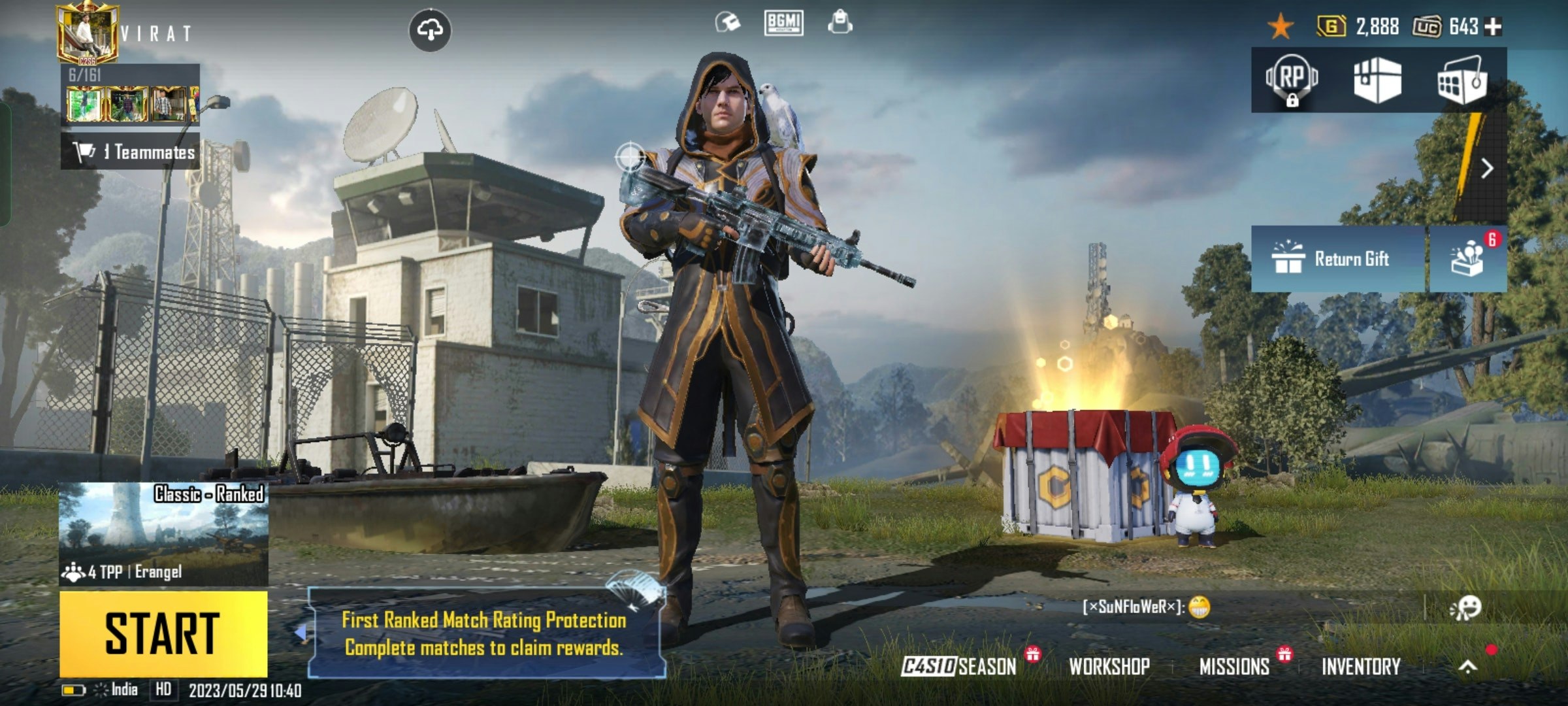
Task: Open the supply crate box icon
Action: coord(1377,80)
